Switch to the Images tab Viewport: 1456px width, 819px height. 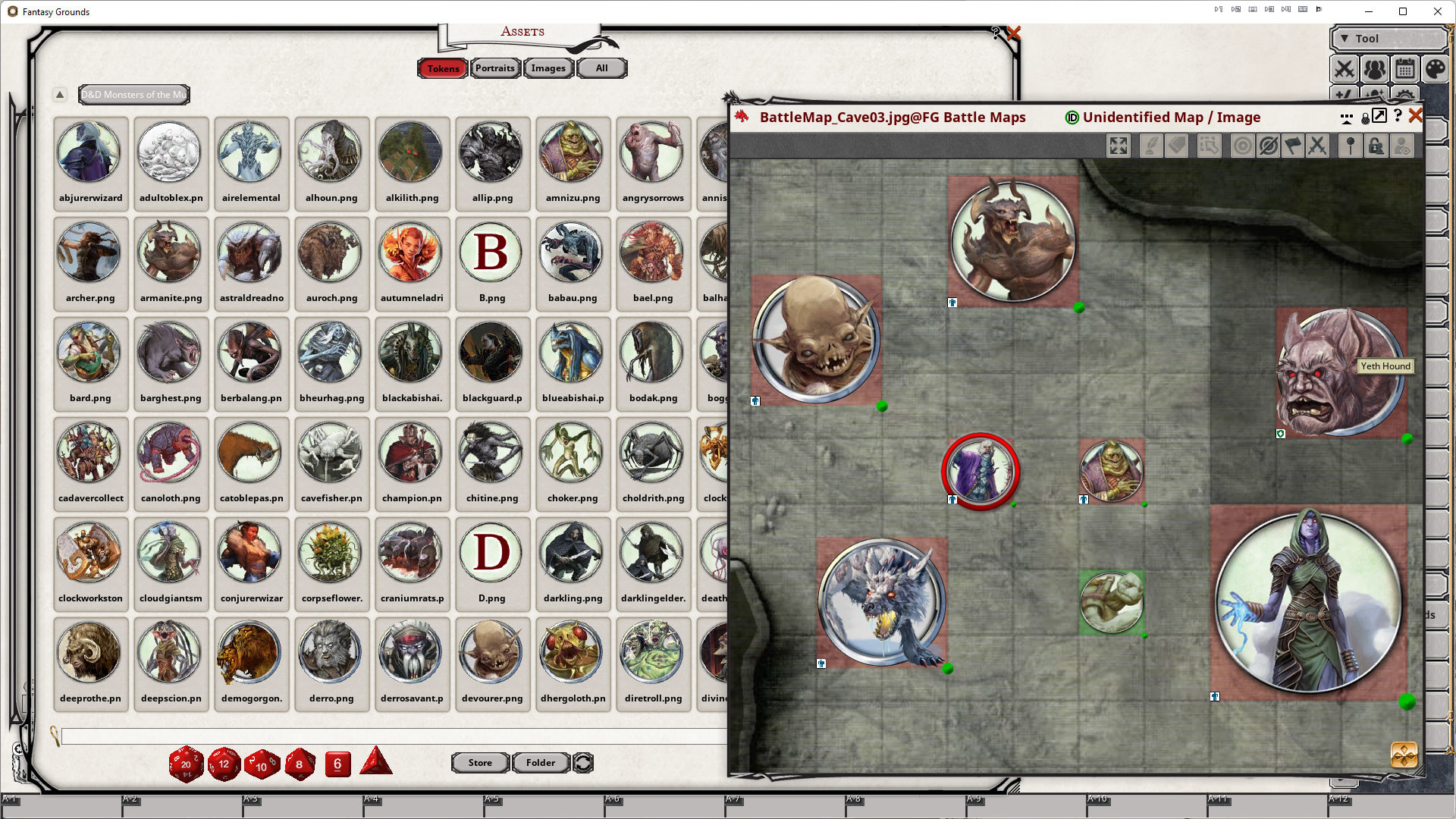548,67
